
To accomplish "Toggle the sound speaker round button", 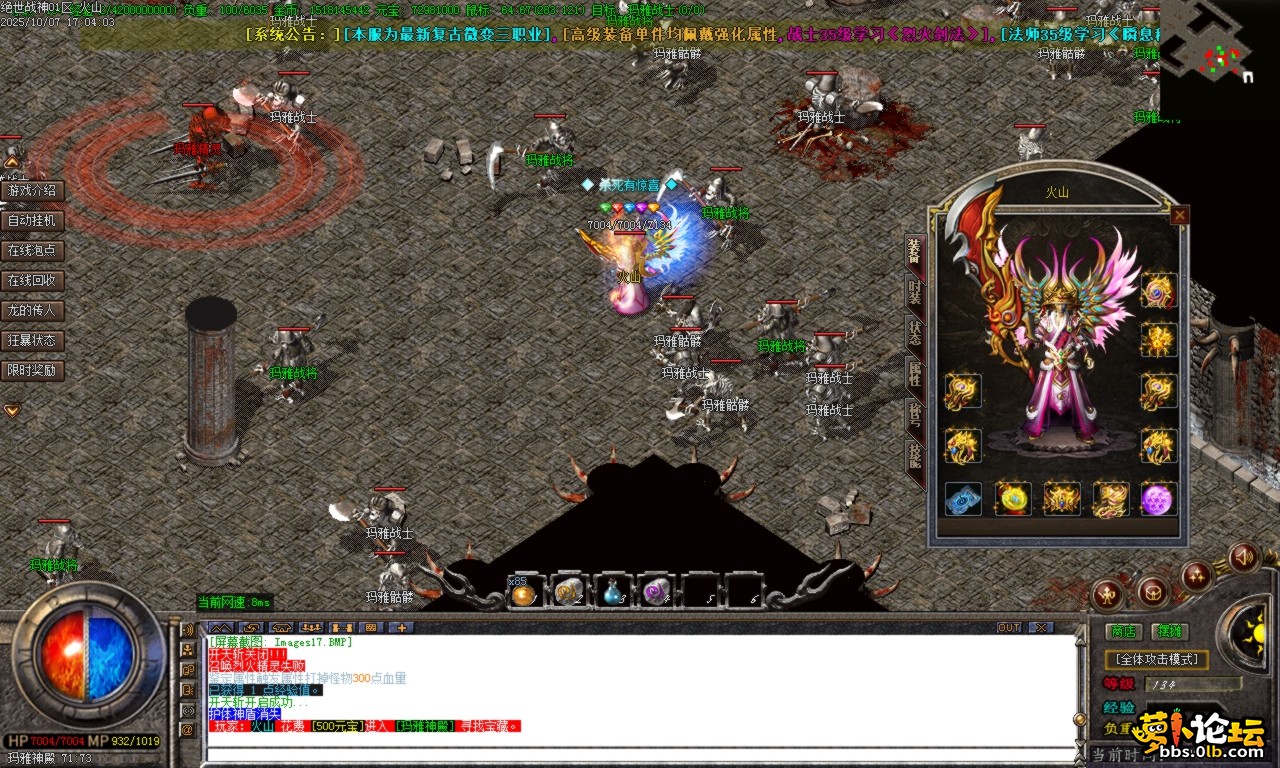I will 1244,557.
